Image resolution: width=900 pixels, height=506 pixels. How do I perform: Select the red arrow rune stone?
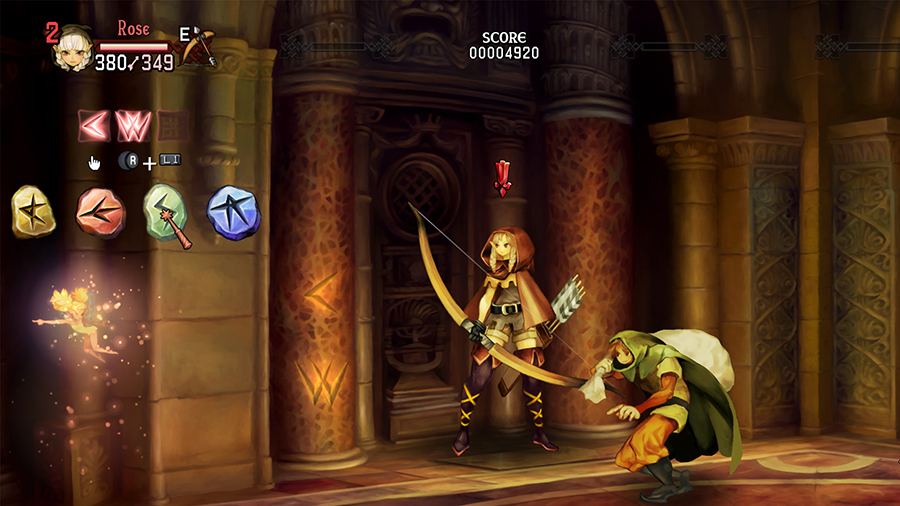point(101,211)
